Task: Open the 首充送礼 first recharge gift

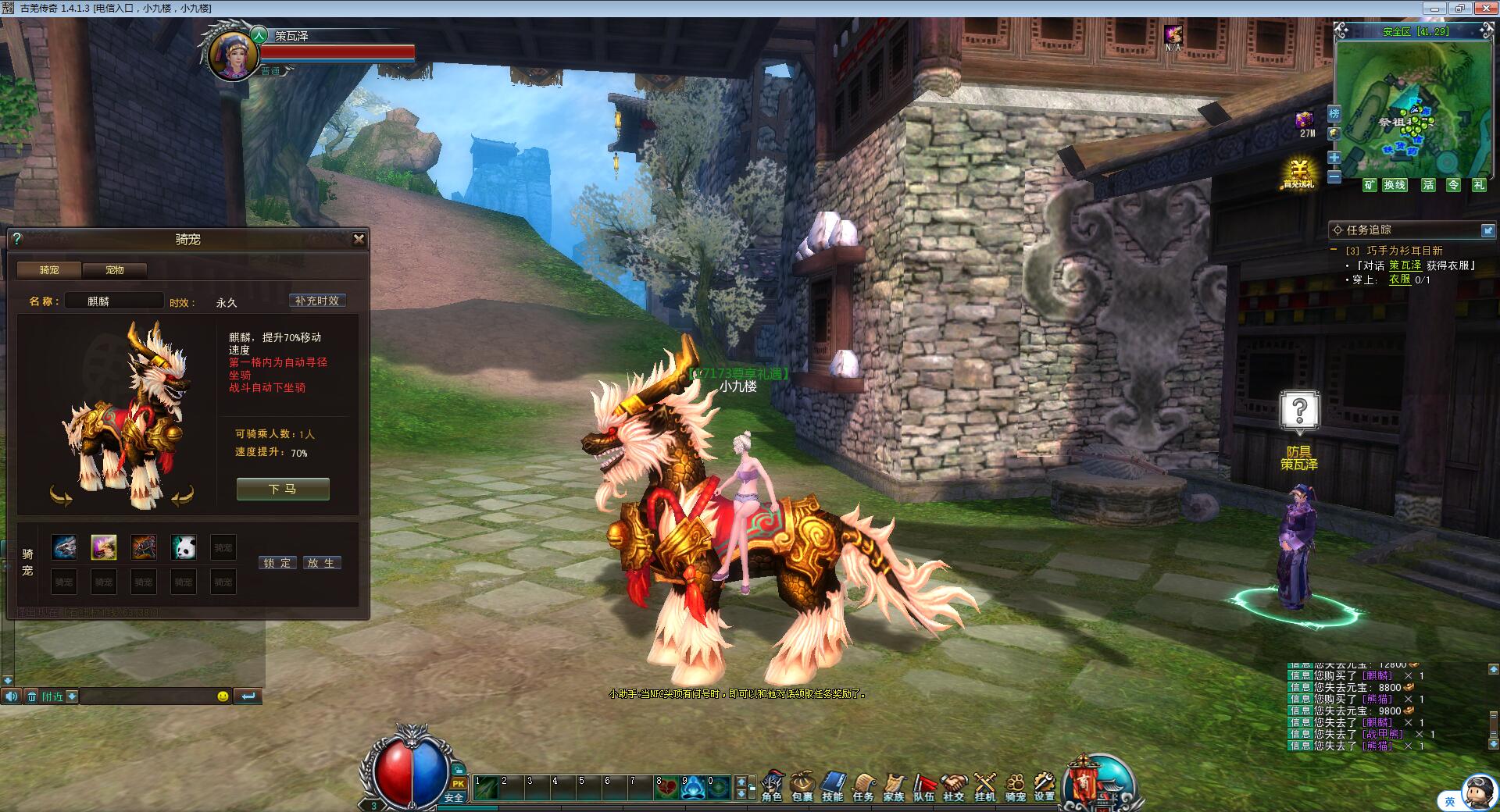Action: click(1298, 173)
